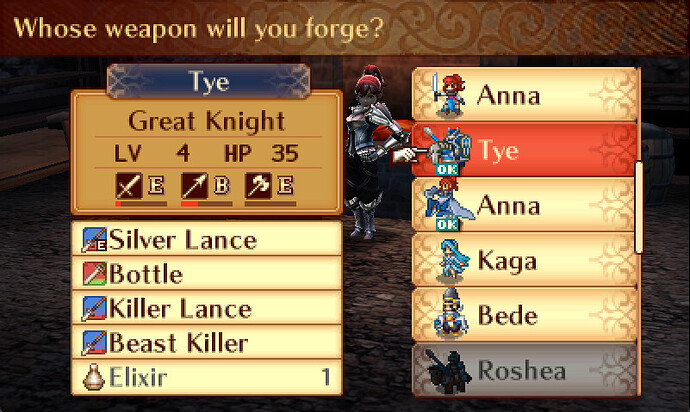This screenshot has width=690, height=412.
Task: Choose Bede from the unit list
Action: pos(525,316)
